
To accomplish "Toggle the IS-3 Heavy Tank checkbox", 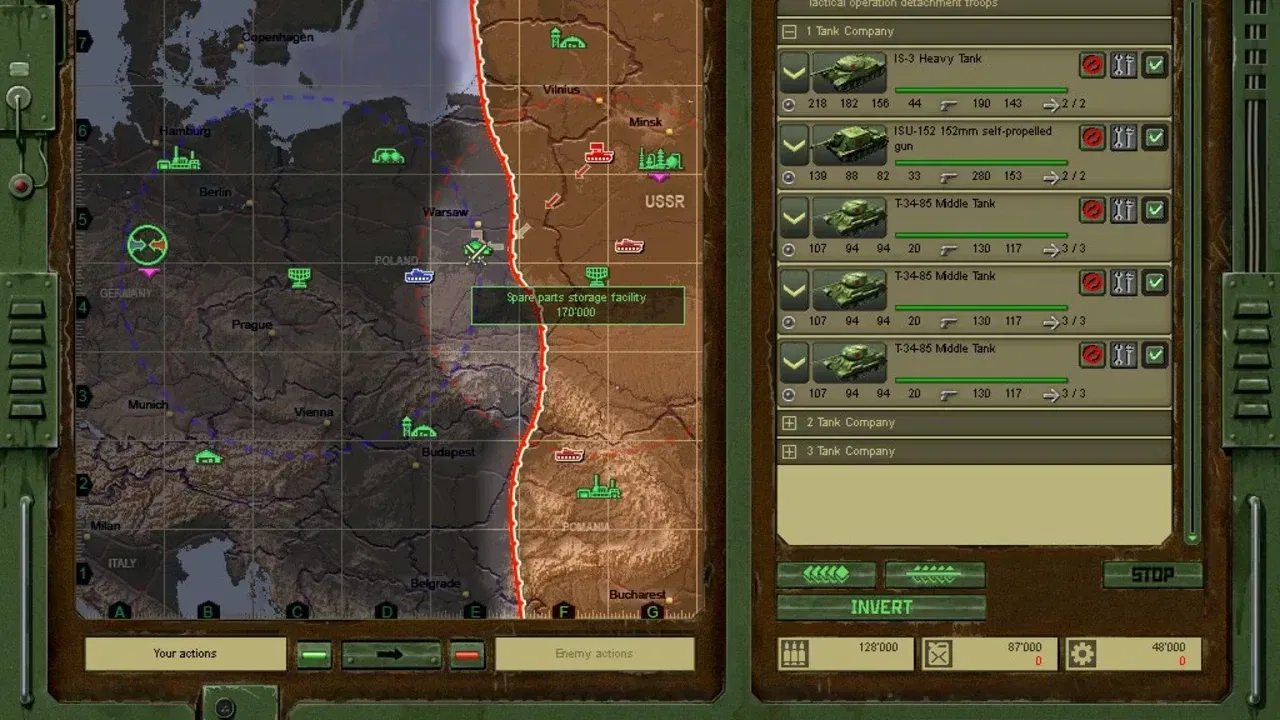I will click(x=1155, y=65).
